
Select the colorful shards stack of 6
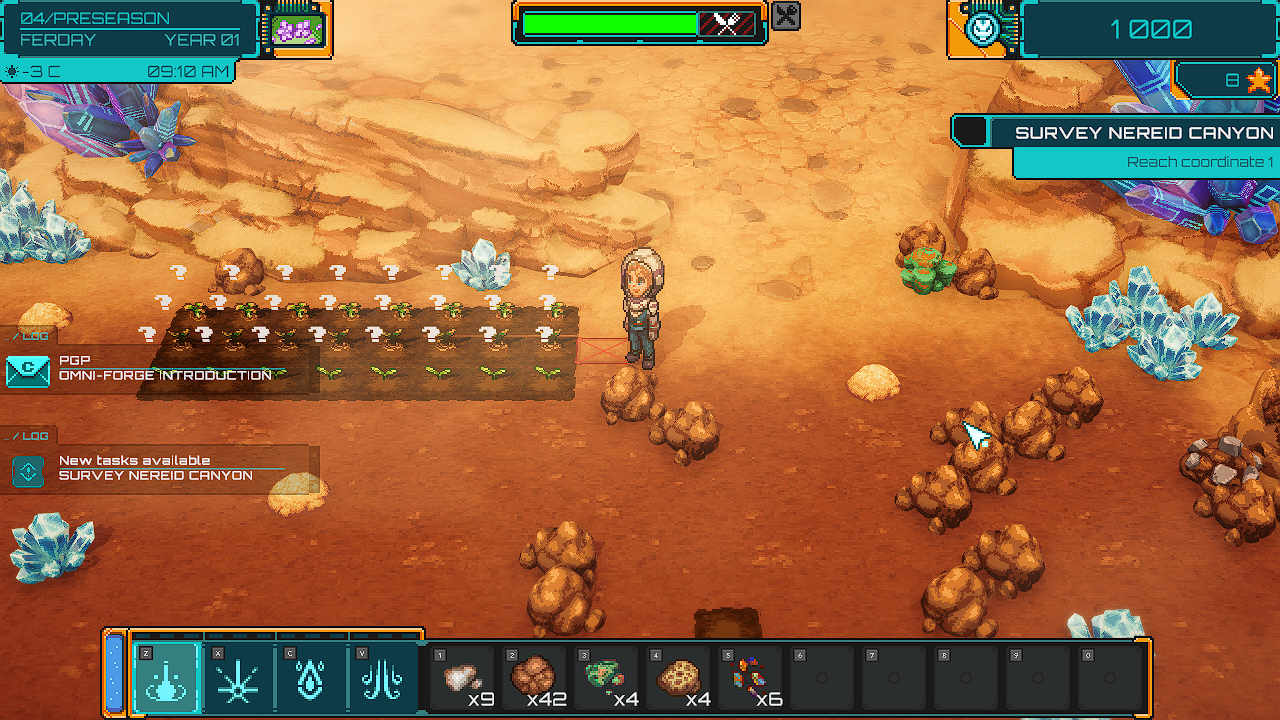pos(751,678)
